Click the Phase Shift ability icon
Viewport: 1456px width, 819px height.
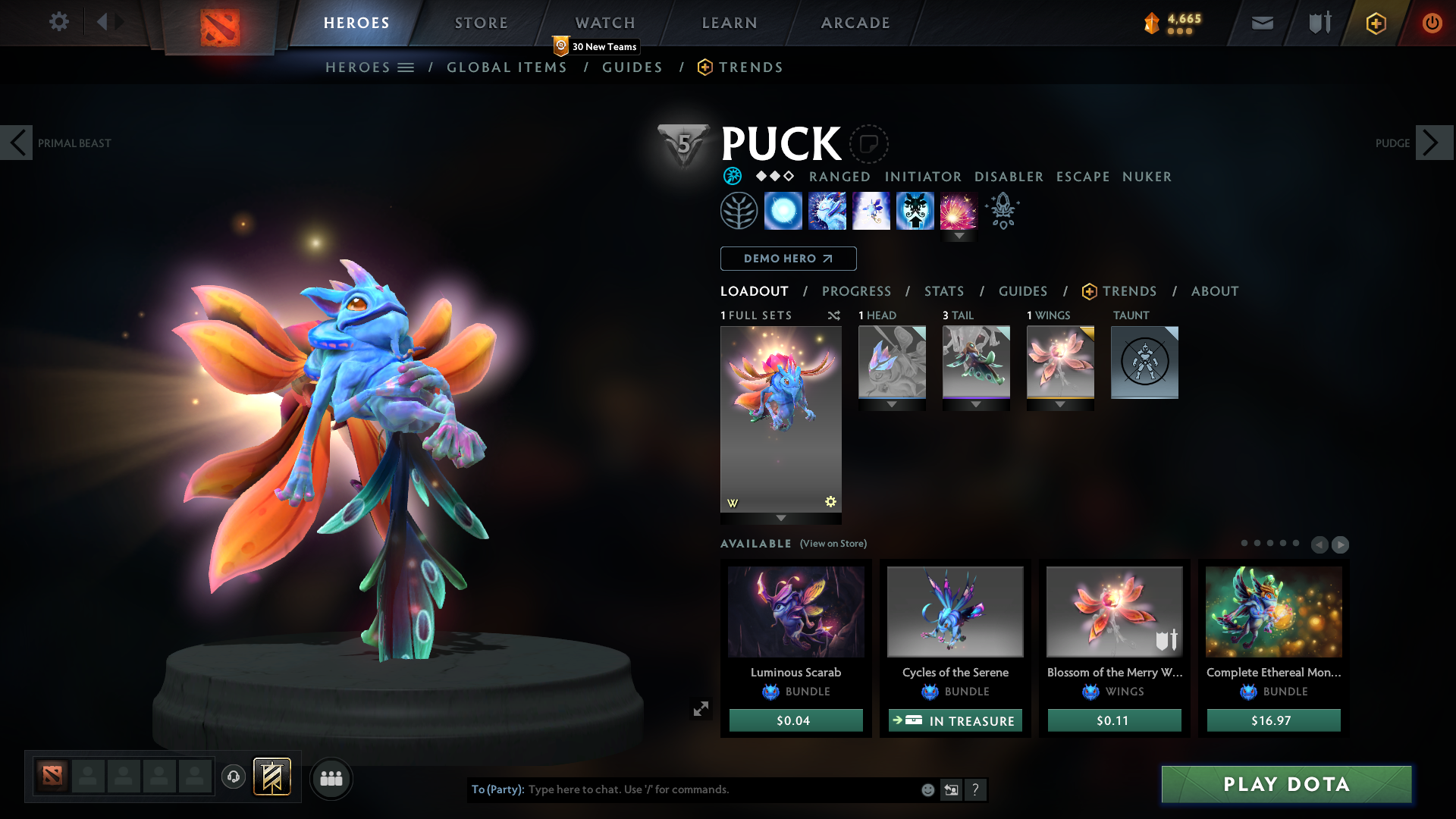[x=871, y=211]
